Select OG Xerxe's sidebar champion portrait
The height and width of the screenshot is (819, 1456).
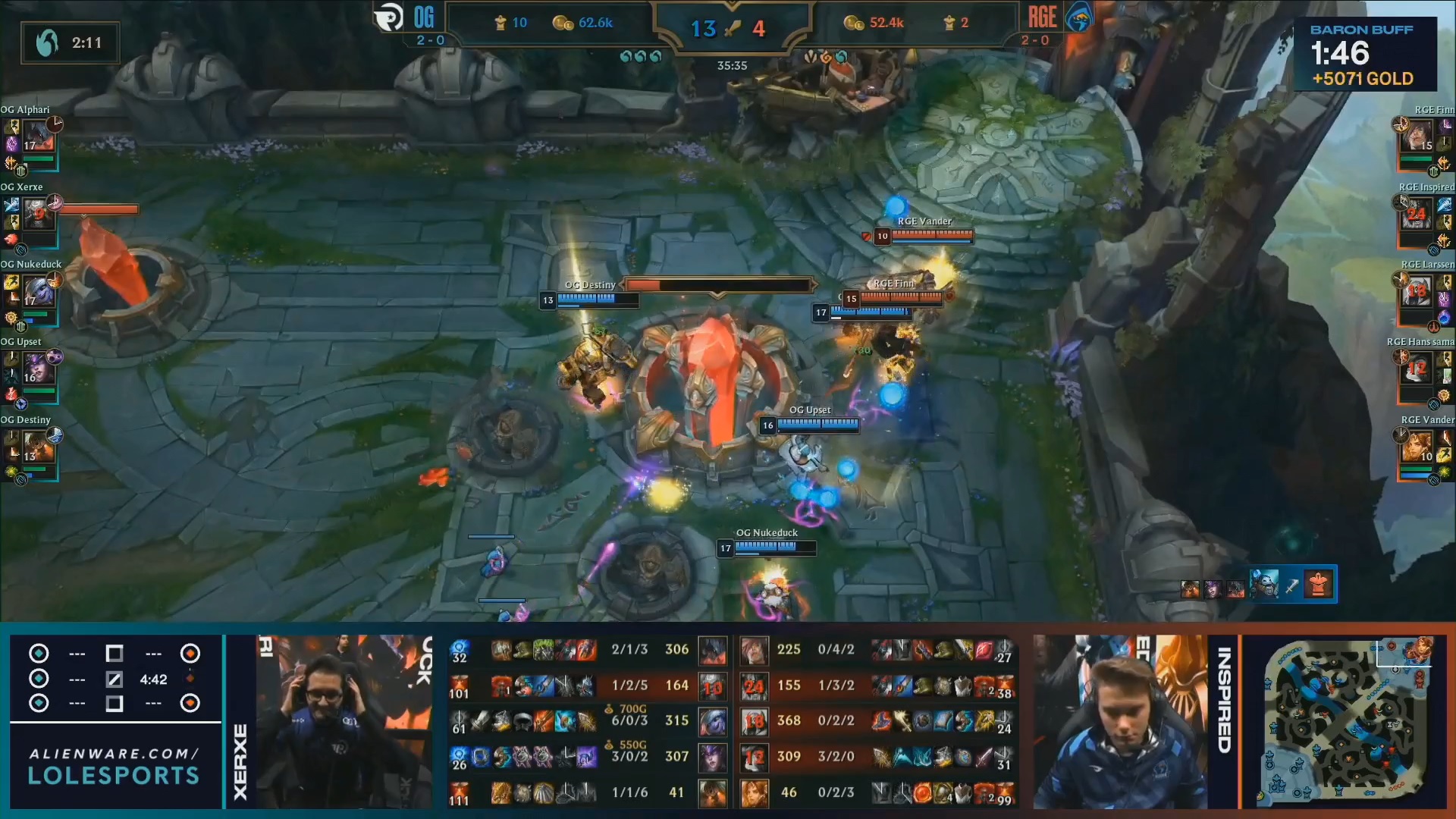[38, 215]
